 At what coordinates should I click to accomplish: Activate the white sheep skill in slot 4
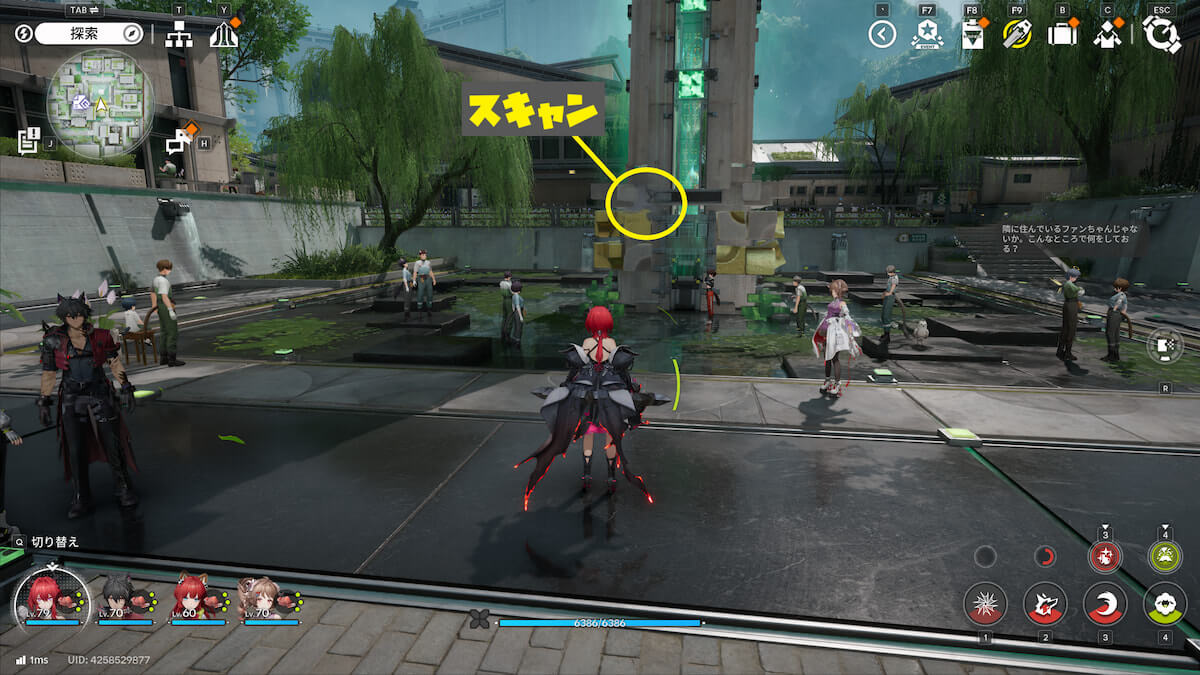point(1165,604)
